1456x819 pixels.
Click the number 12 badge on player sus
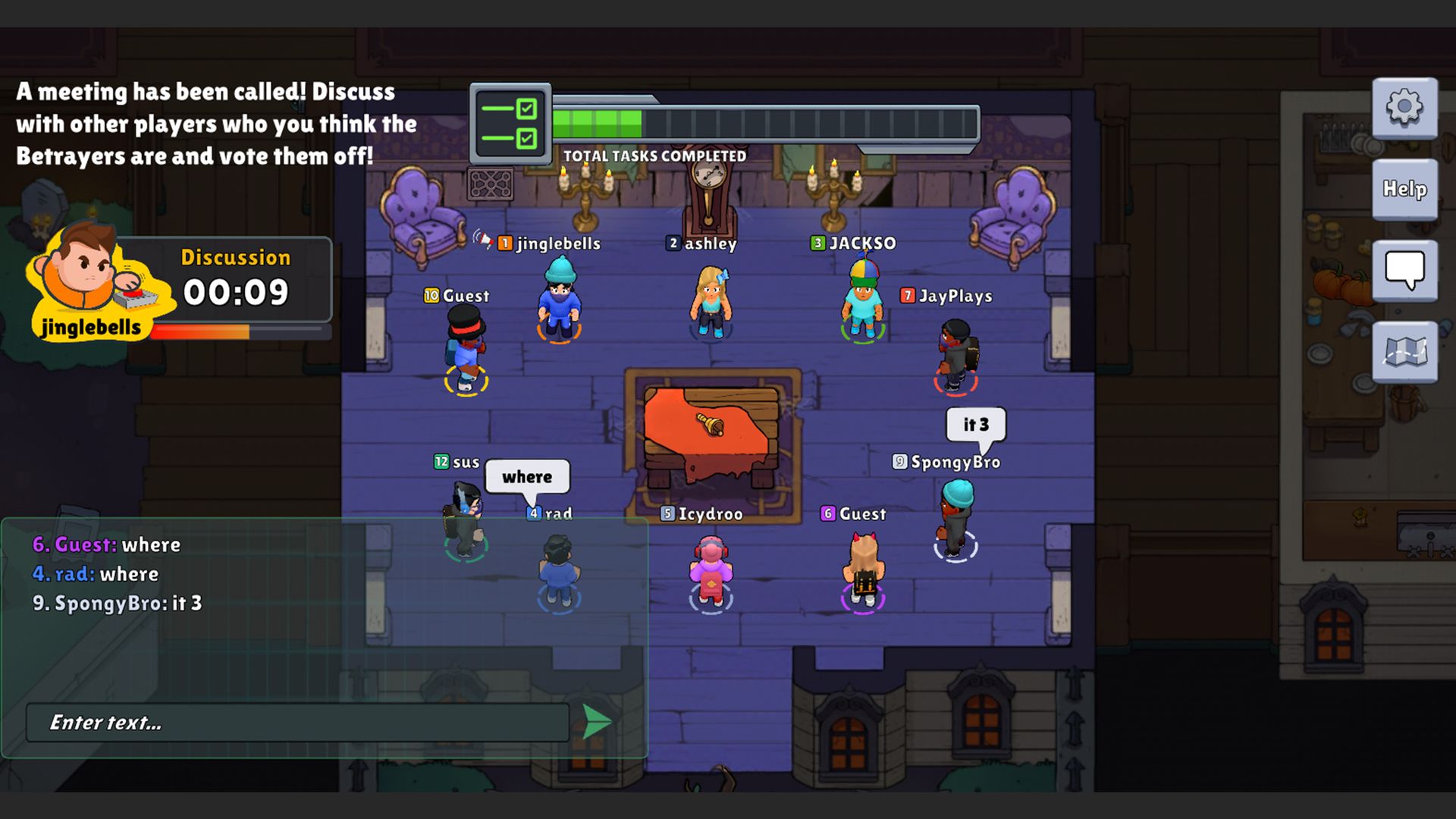point(442,460)
